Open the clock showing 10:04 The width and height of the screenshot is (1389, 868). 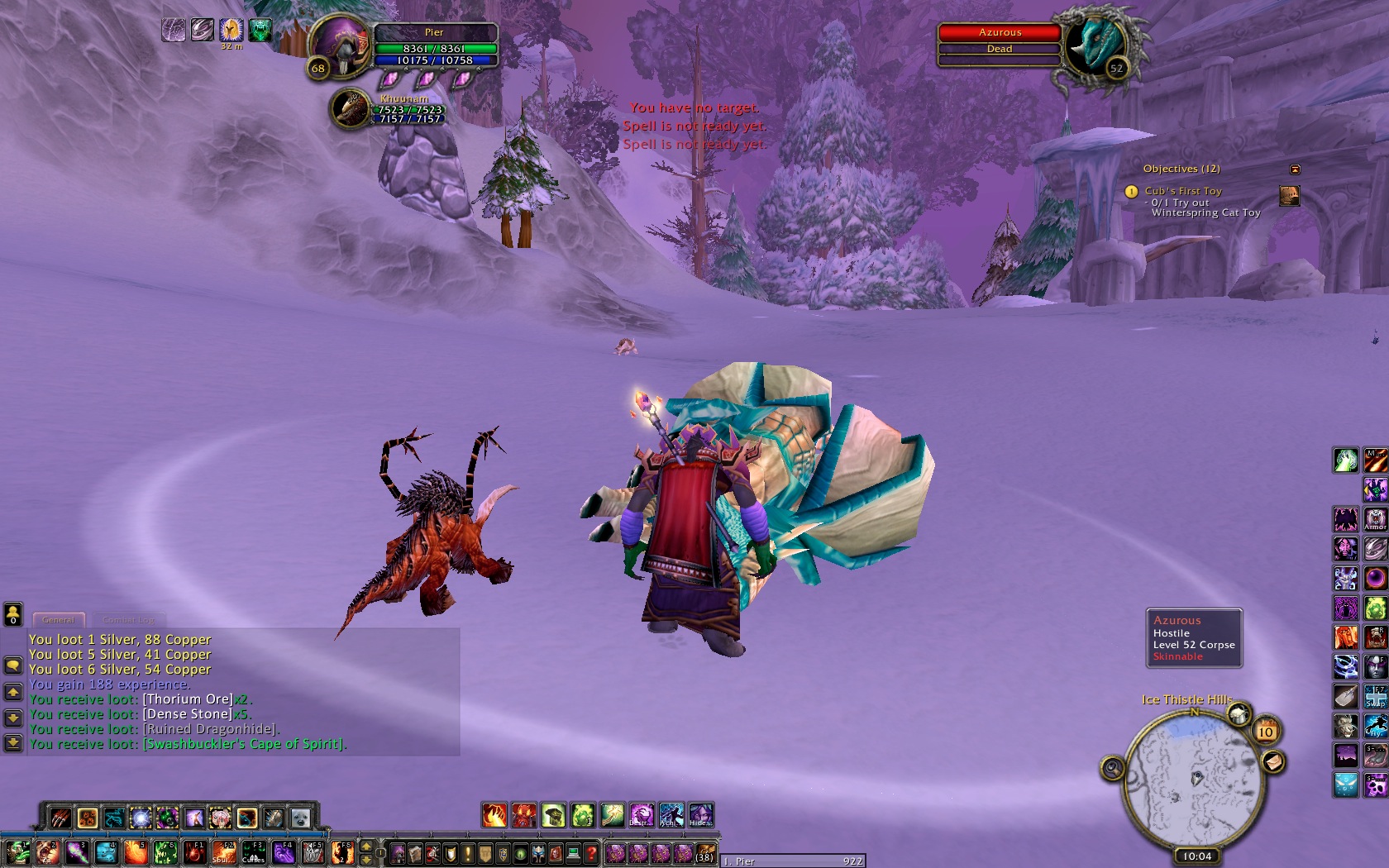[1196, 856]
